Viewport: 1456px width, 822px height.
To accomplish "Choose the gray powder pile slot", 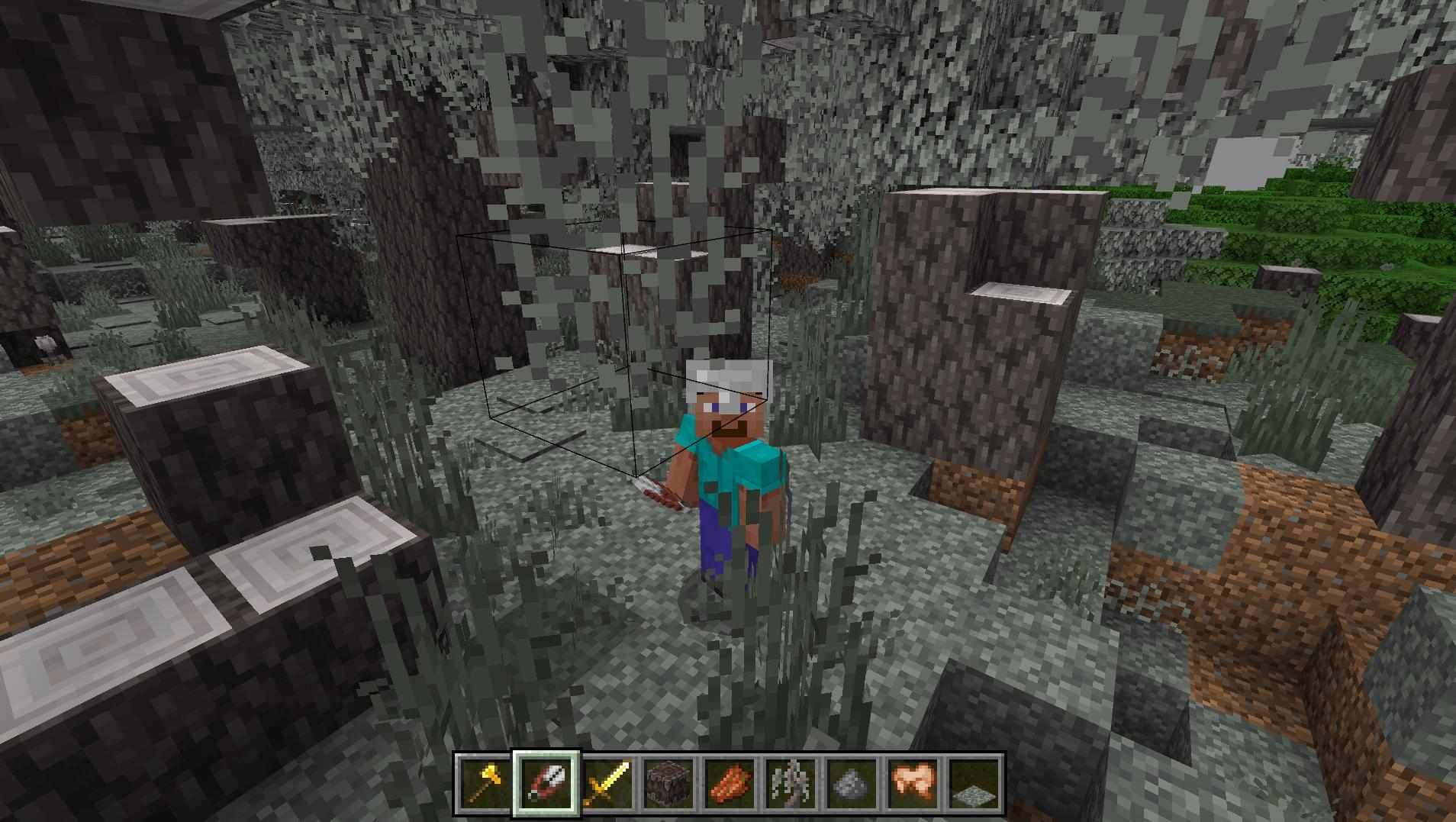I will click(x=852, y=783).
